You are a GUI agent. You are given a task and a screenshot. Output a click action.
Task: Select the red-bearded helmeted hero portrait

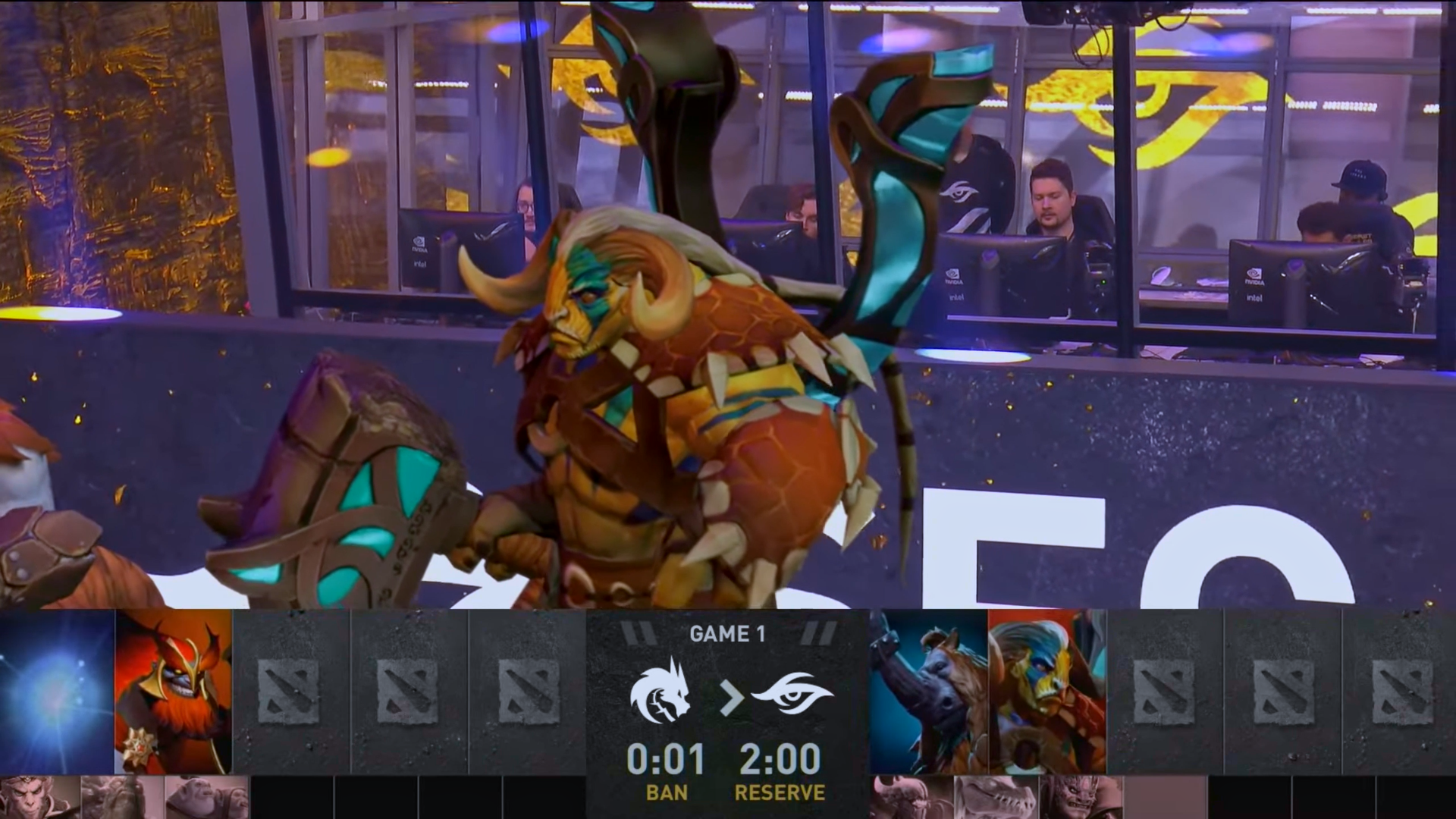[x=174, y=692]
